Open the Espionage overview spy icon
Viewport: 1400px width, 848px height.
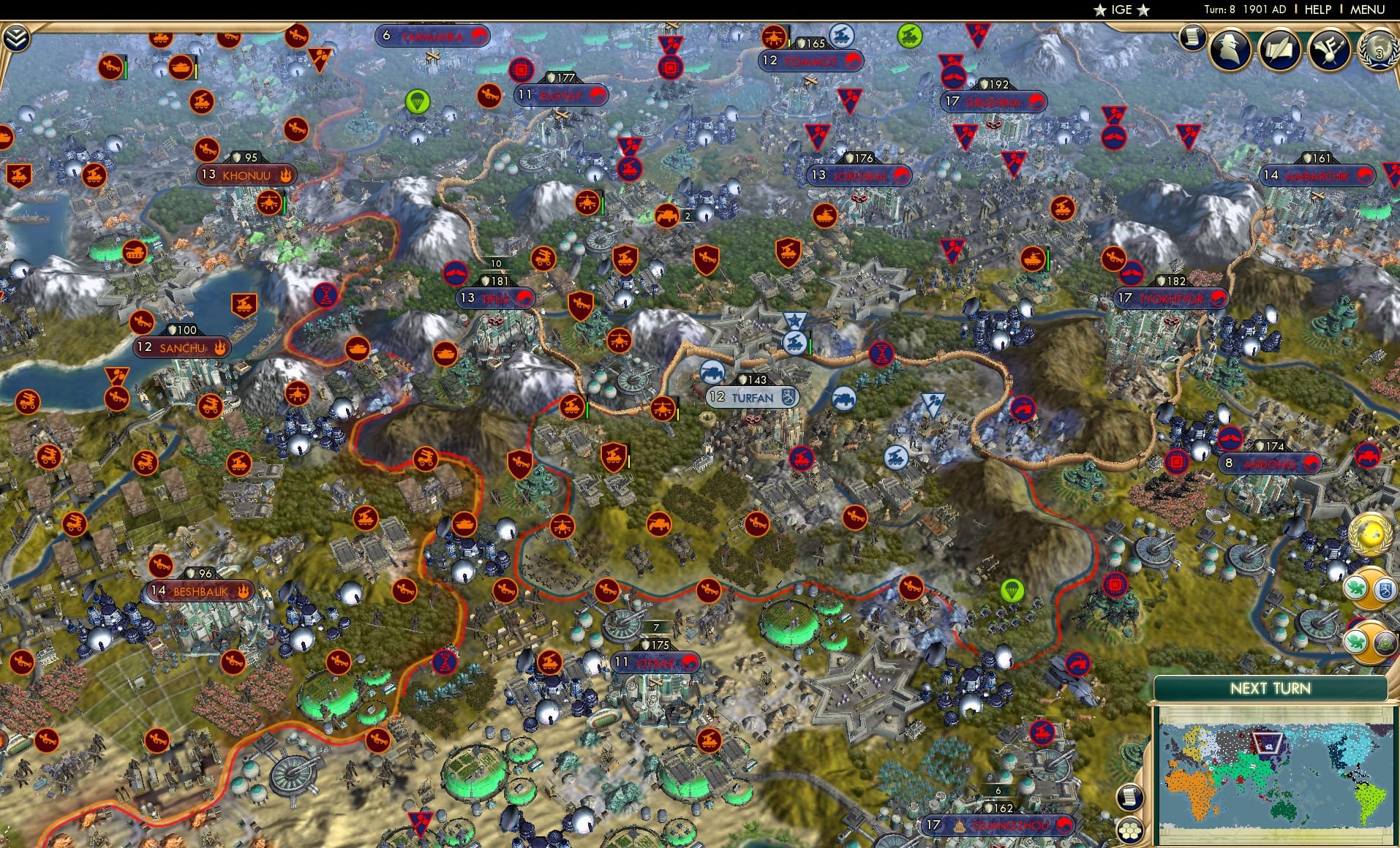pos(1230,50)
